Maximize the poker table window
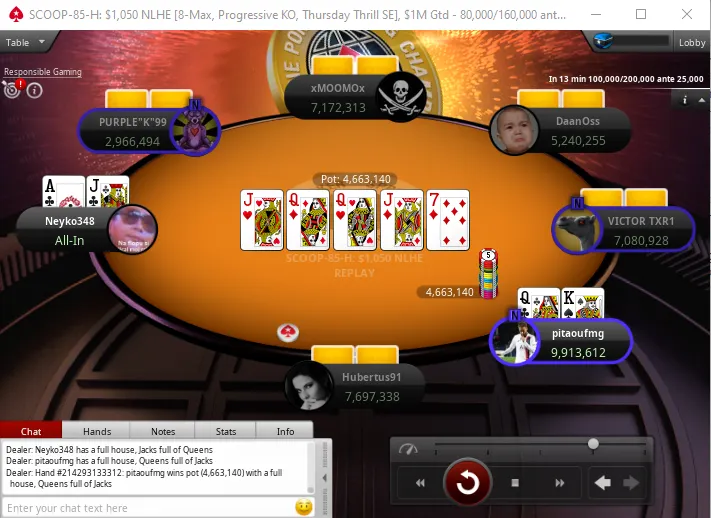Image resolution: width=711 pixels, height=518 pixels. pos(640,14)
